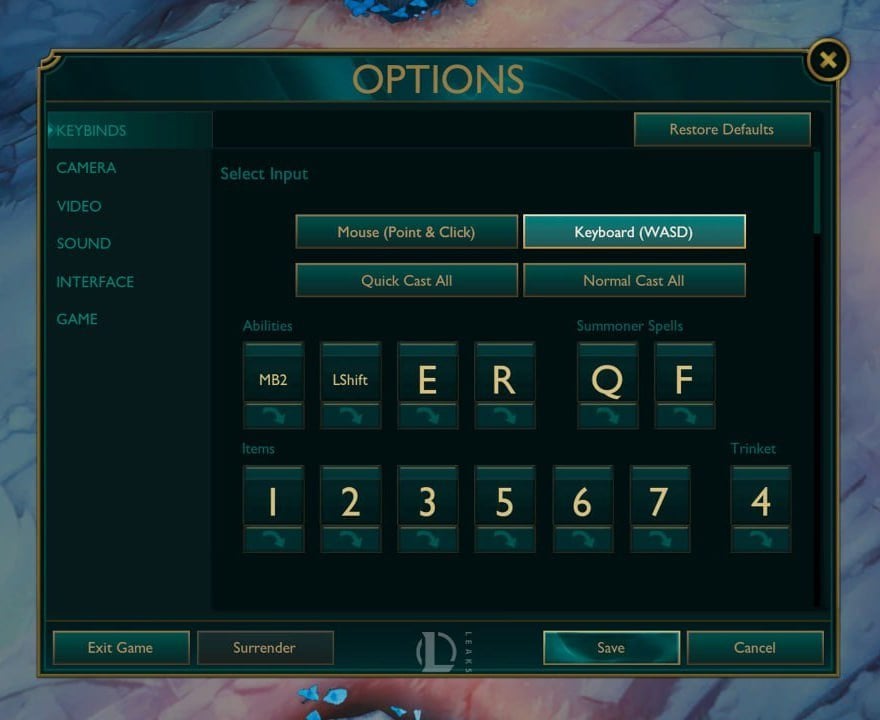Edit the Q summoner spell keybind
Screen dimensions: 880x720
click(x=607, y=380)
